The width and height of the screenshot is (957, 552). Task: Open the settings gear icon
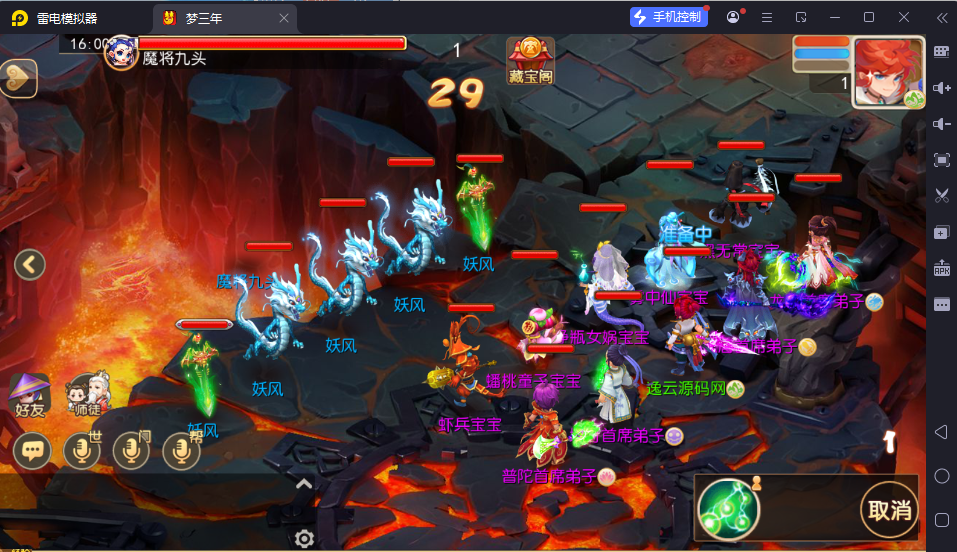point(305,538)
